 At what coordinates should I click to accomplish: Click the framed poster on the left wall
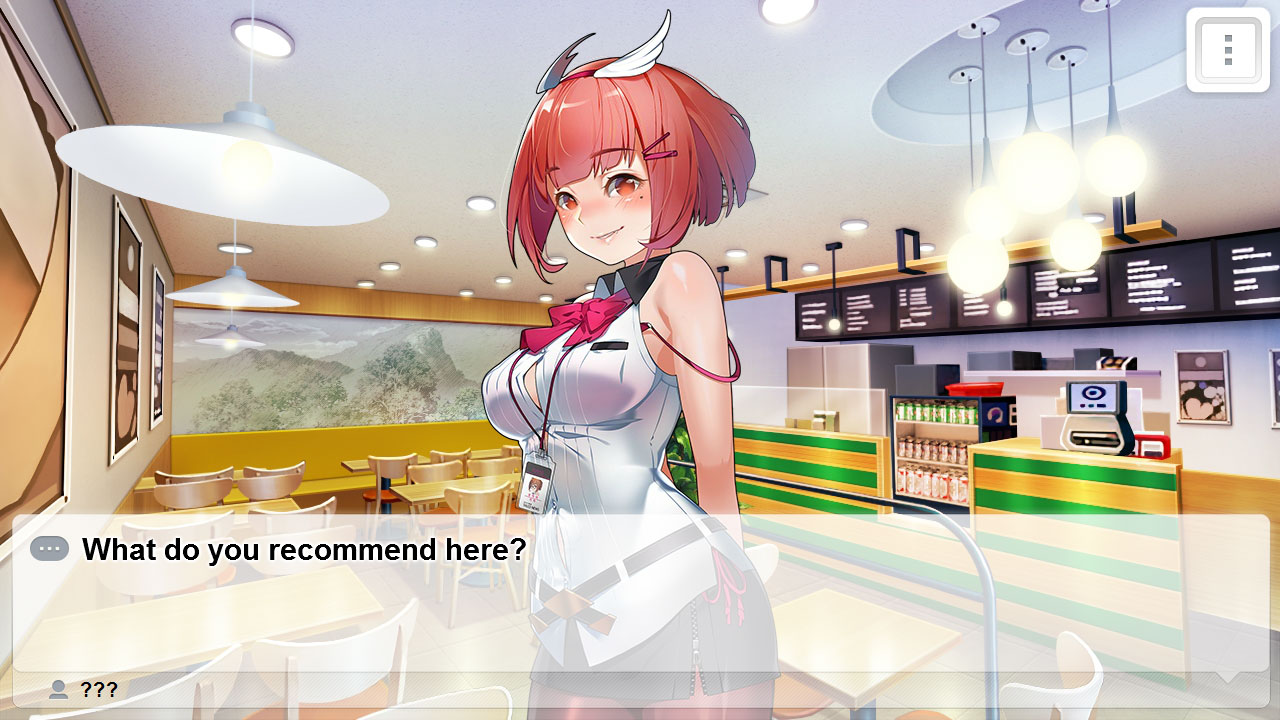point(127,320)
